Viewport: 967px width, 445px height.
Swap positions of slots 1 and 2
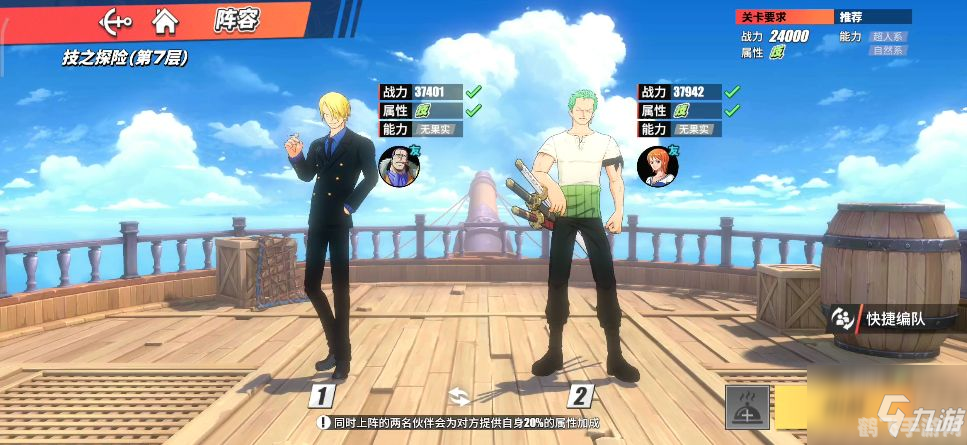pos(458,396)
